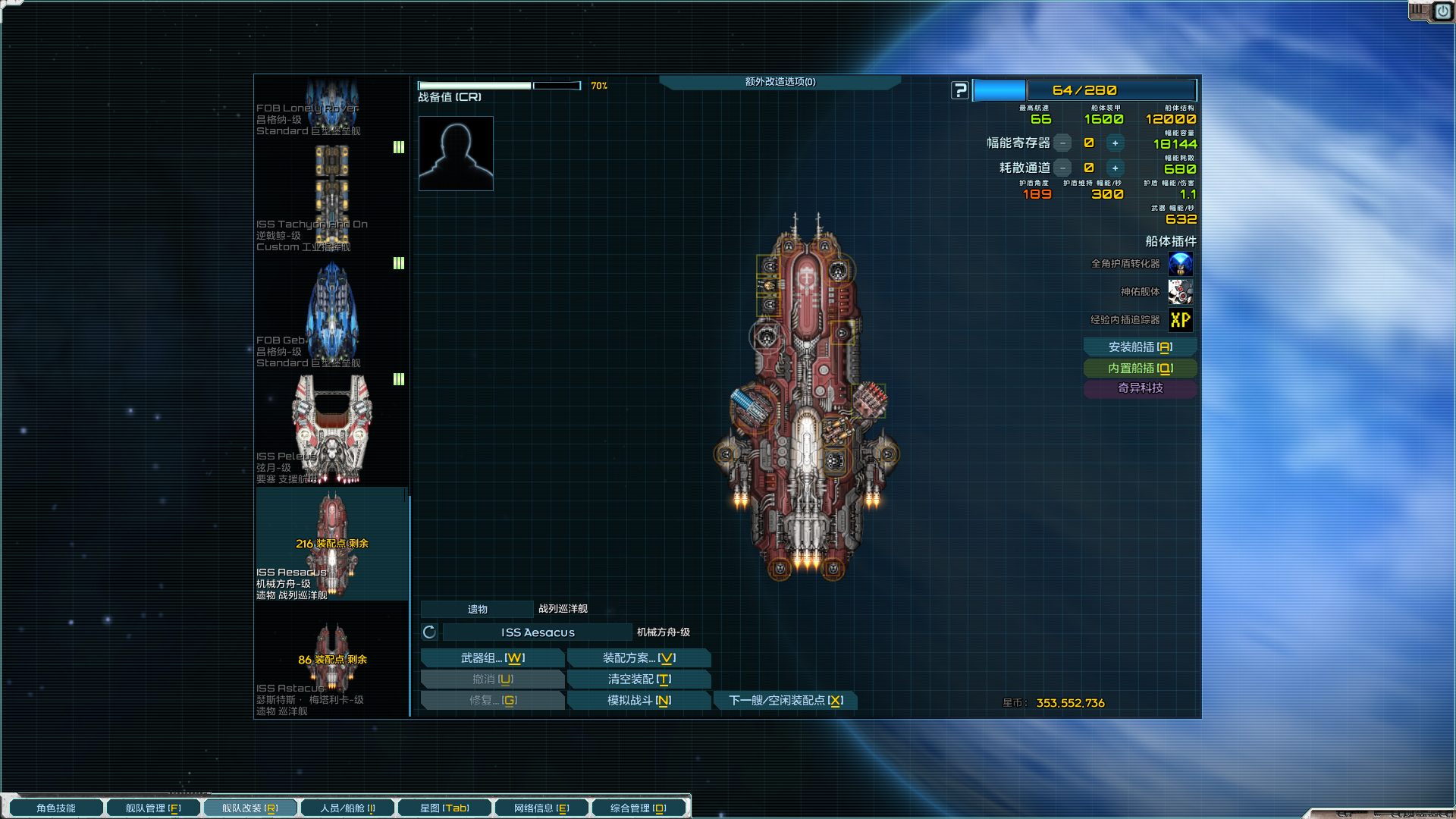This screenshot has width=1456, height=819.
Task: Click the officer portrait slot
Action: pyautogui.click(x=456, y=153)
